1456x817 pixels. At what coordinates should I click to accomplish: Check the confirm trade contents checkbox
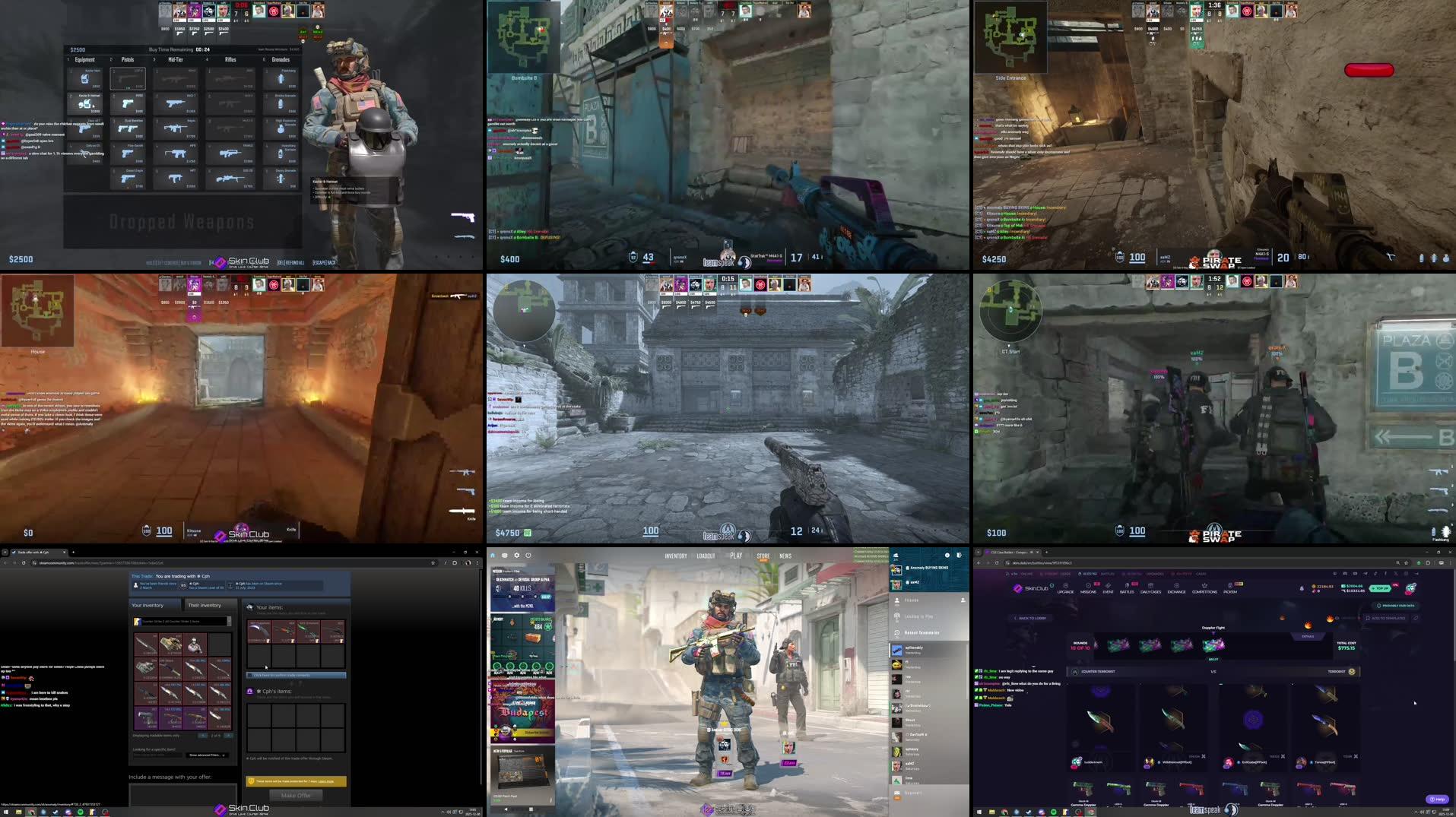click(249, 675)
